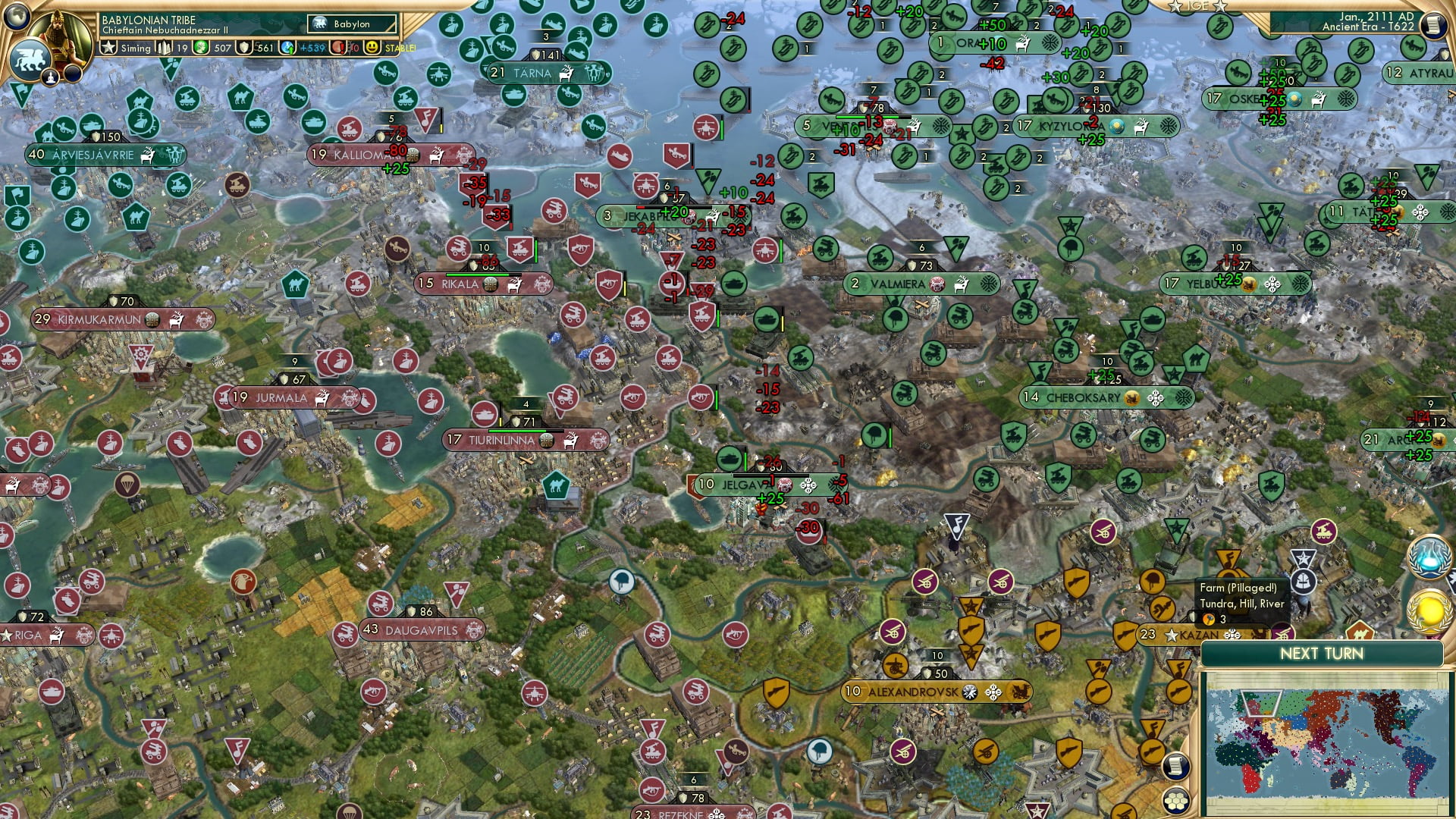Click the star icon beside Siming
Viewport: 1456px width, 819px height.
pos(108,45)
